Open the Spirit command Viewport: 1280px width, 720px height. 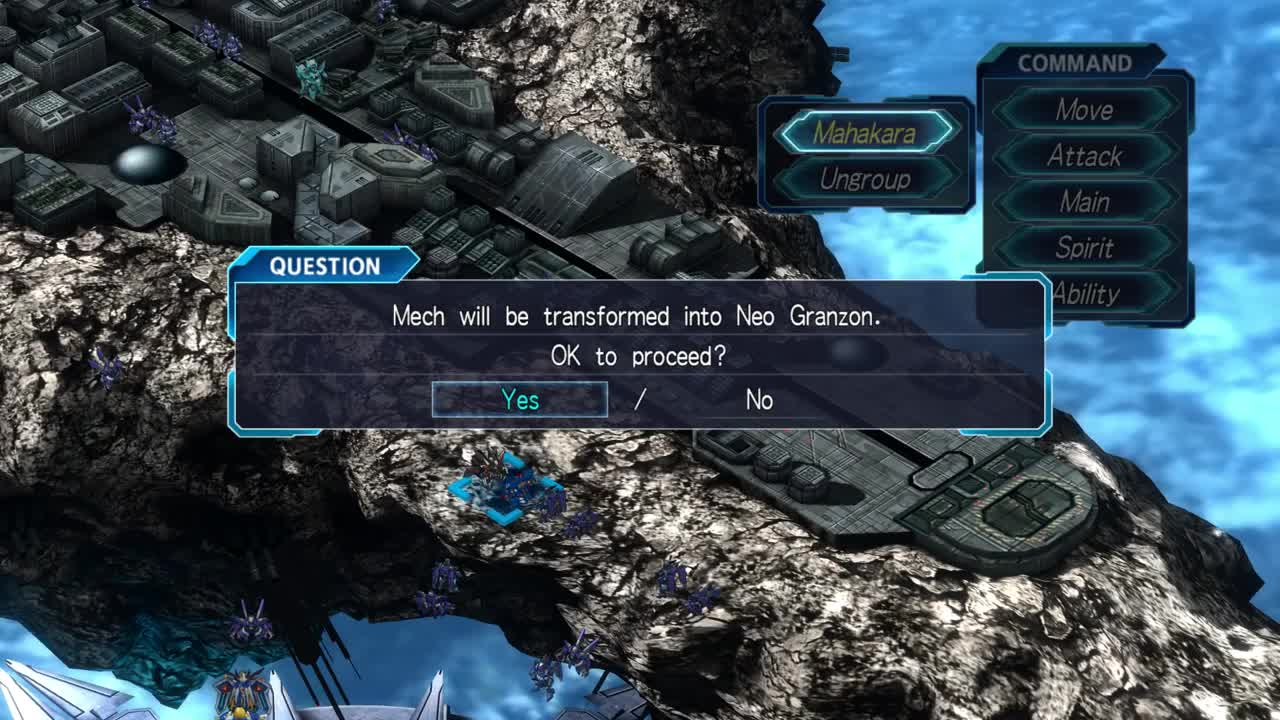click(x=1084, y=248)
